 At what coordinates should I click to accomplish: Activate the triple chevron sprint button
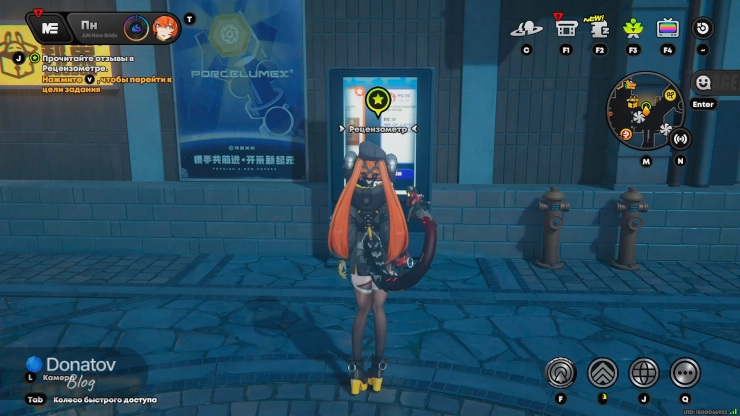tap(602, 373)
